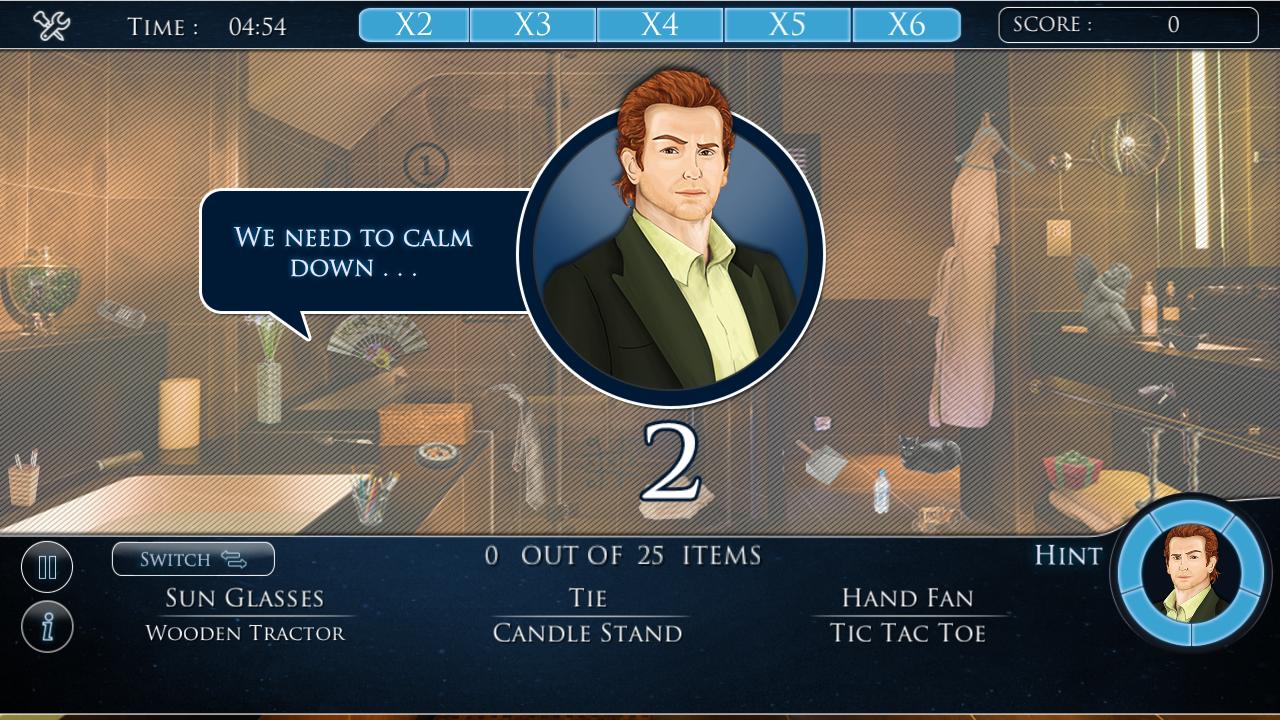Open the info panel

click(x=46, y=625)
